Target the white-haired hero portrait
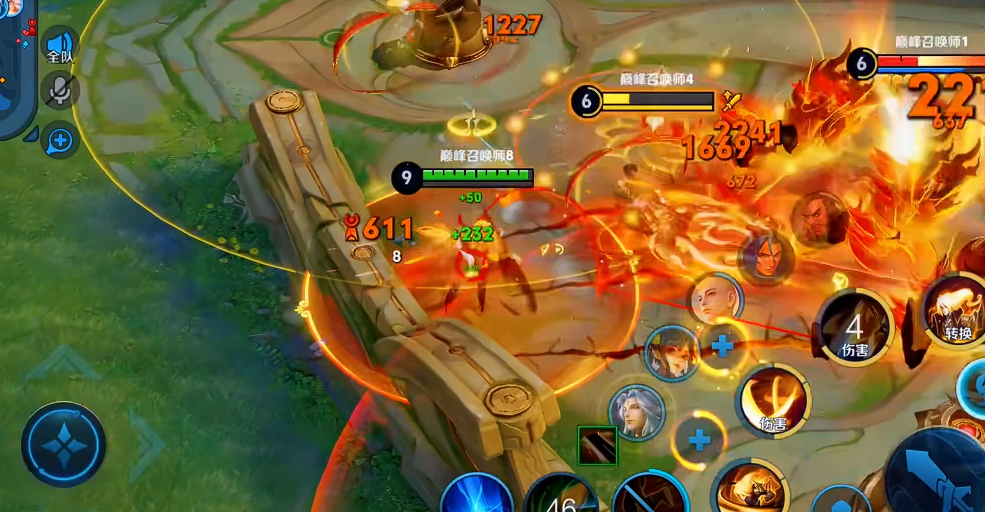 pos(637,412)
